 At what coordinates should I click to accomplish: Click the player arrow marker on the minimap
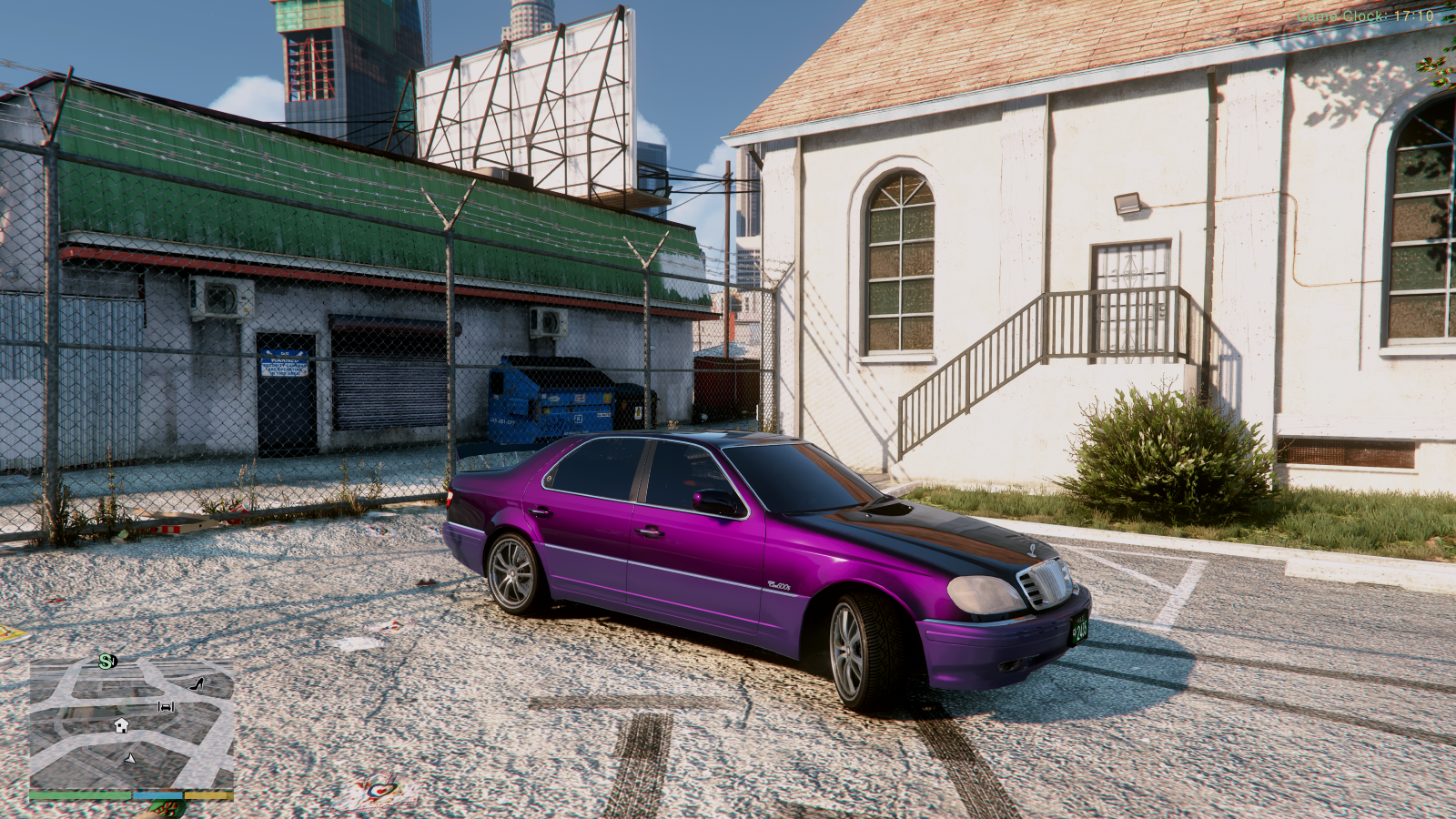[x=129, y=759]
